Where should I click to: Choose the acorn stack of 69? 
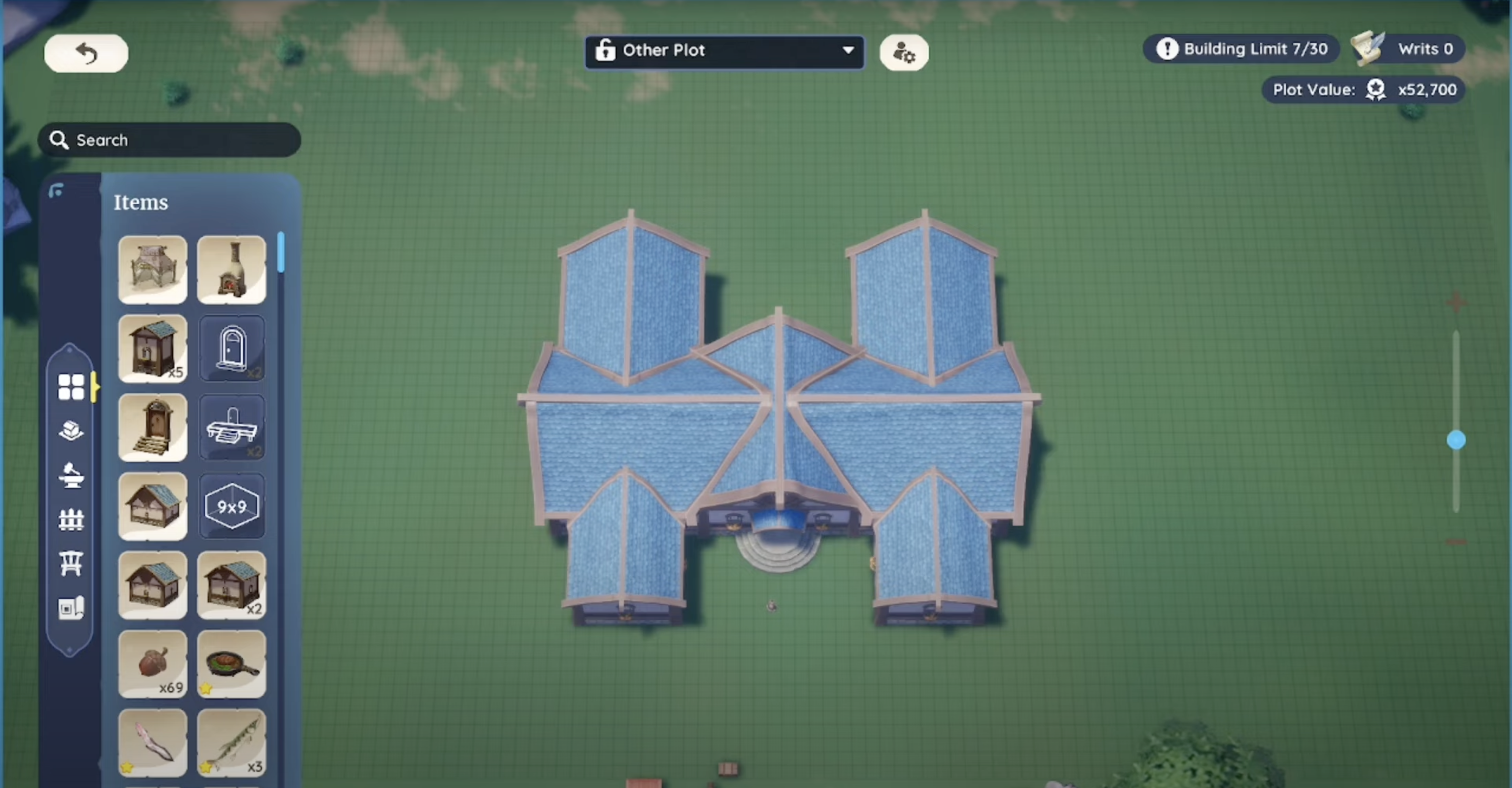pyautogui.click(x=152, y=664)
